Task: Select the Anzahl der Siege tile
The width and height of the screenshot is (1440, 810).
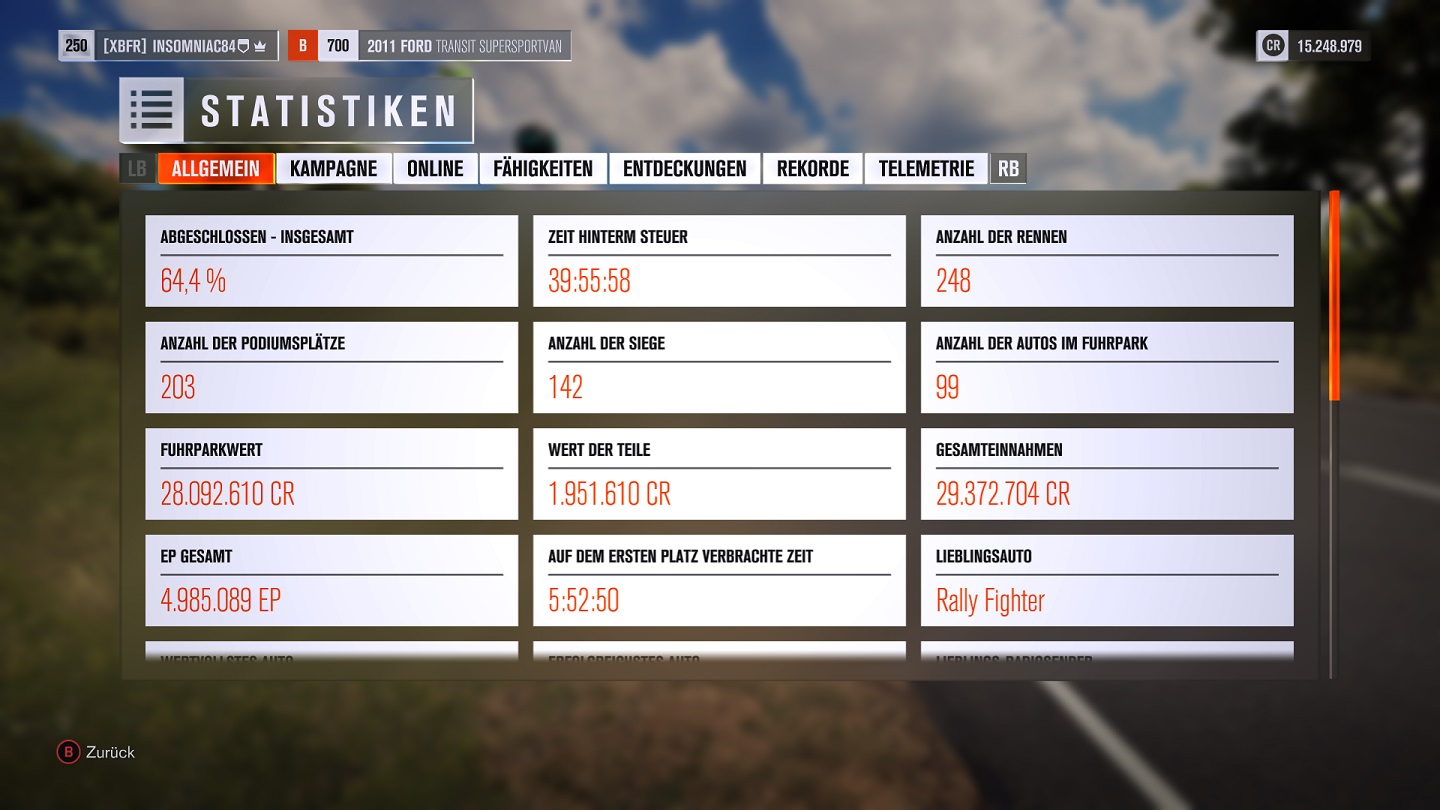Action: tap(719, 367)
